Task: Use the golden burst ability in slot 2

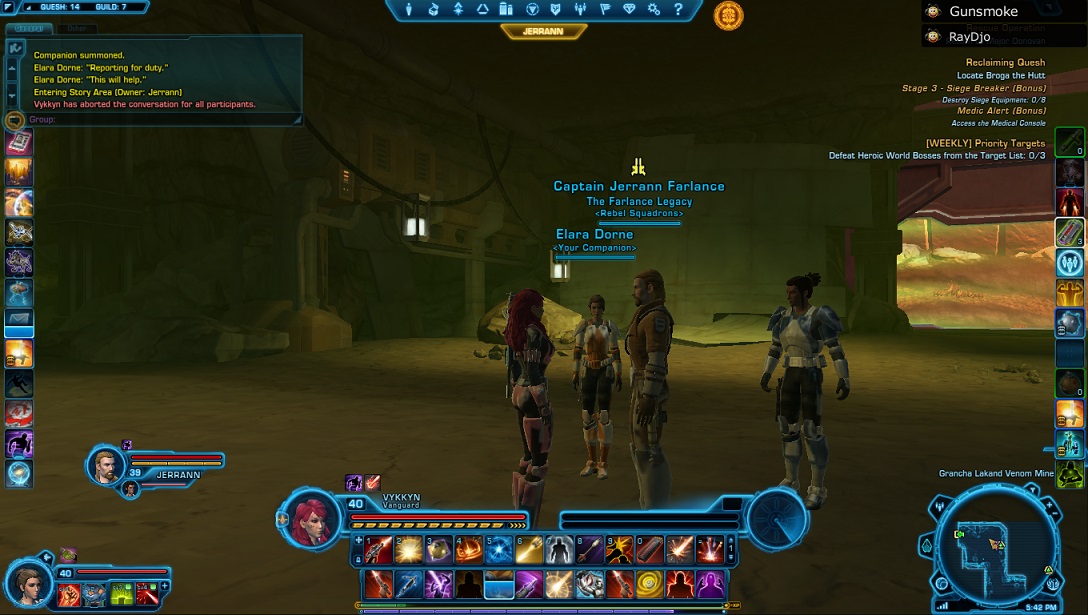Action: (x=408, y=549)
